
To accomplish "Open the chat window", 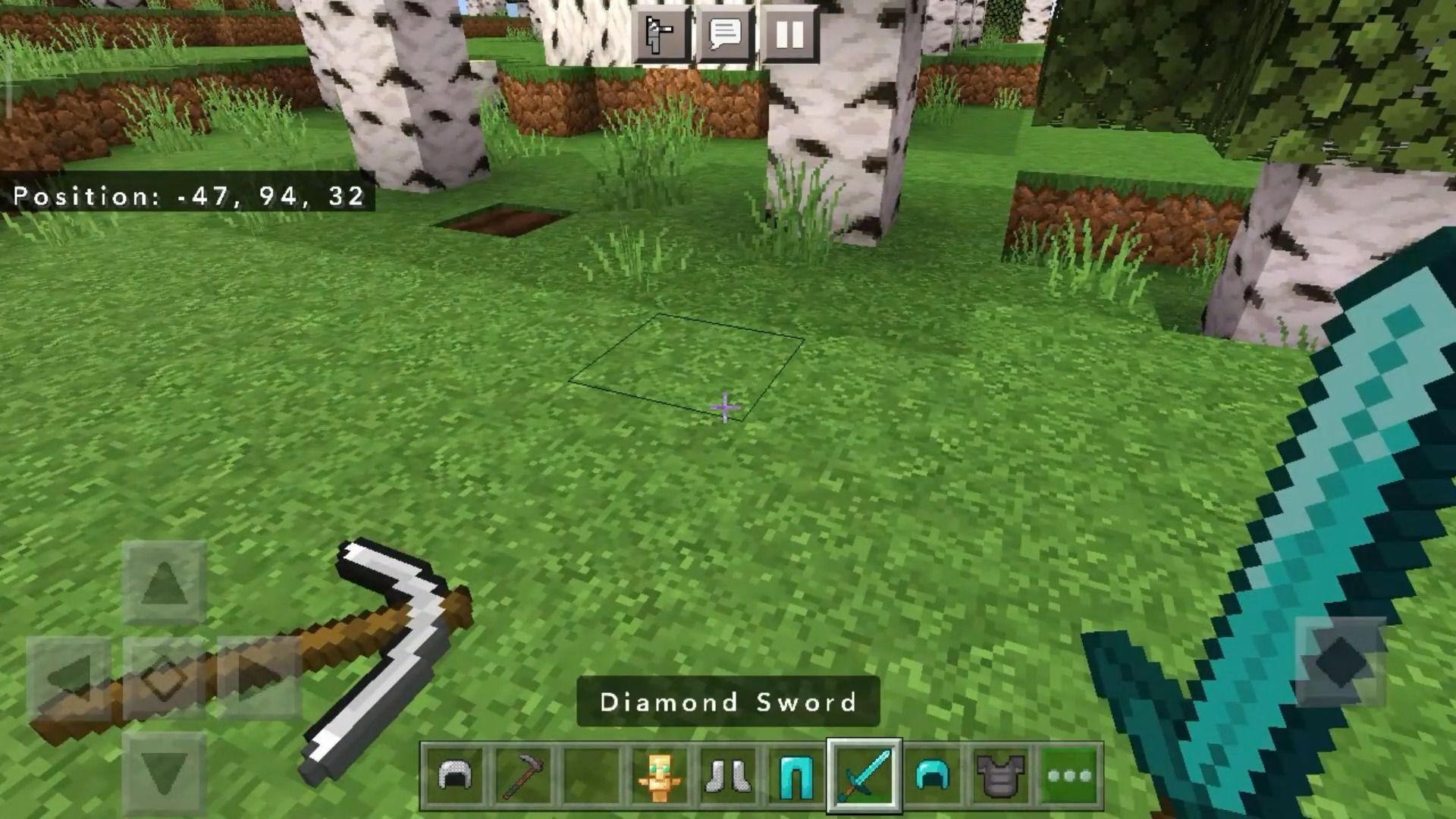I will (x=724, y=34).
